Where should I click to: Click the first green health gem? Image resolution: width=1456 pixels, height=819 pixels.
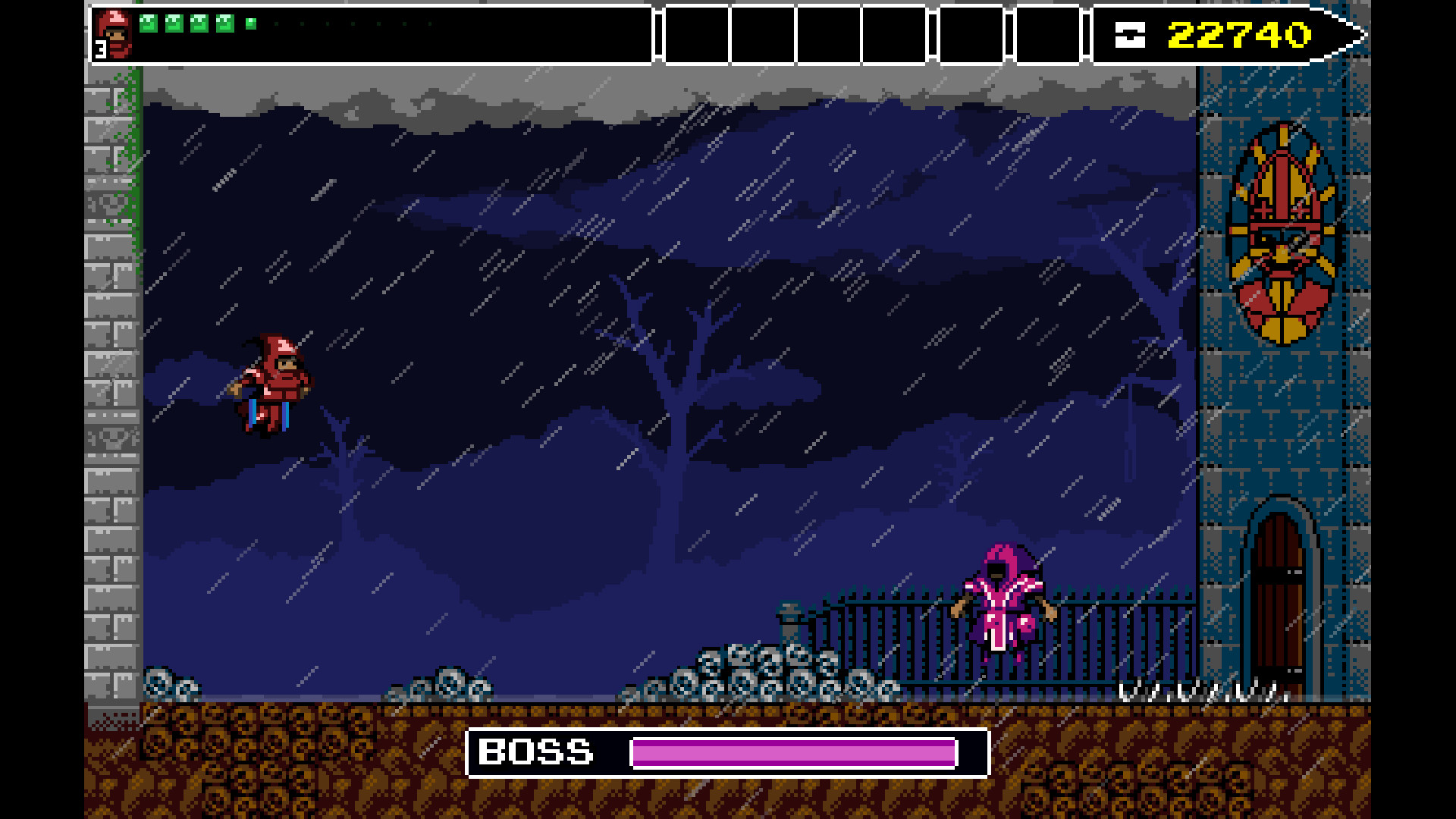tap(149, 24)
